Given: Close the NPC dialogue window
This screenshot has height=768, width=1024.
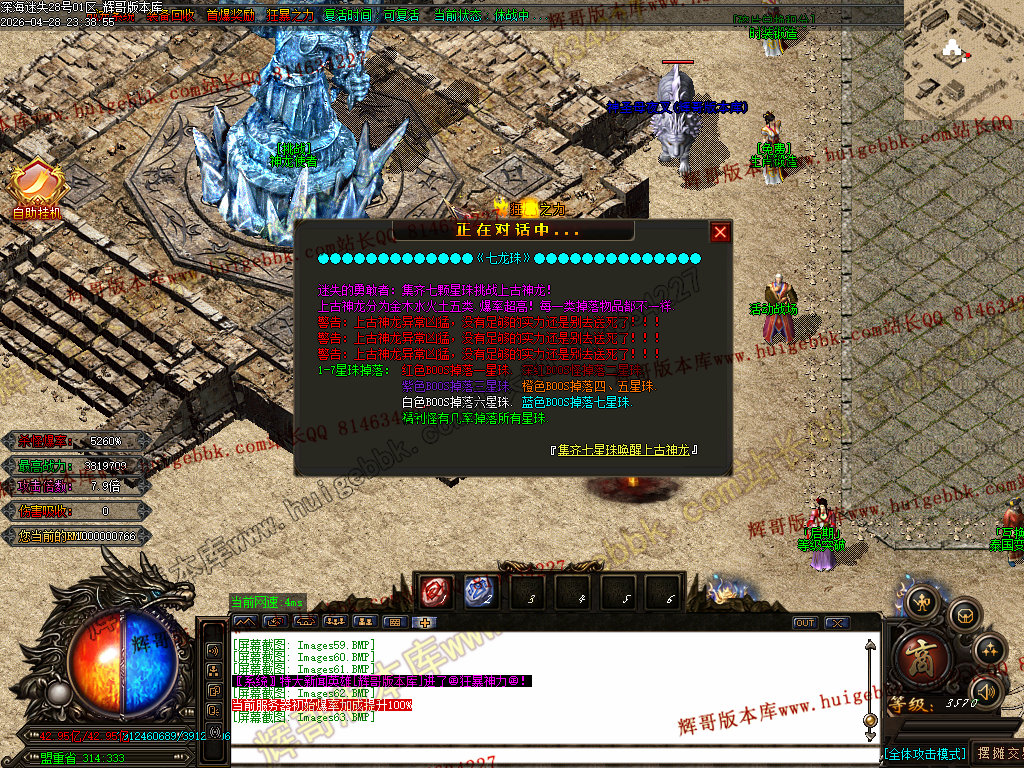Looking at the screenshot, I should (720, 233).
